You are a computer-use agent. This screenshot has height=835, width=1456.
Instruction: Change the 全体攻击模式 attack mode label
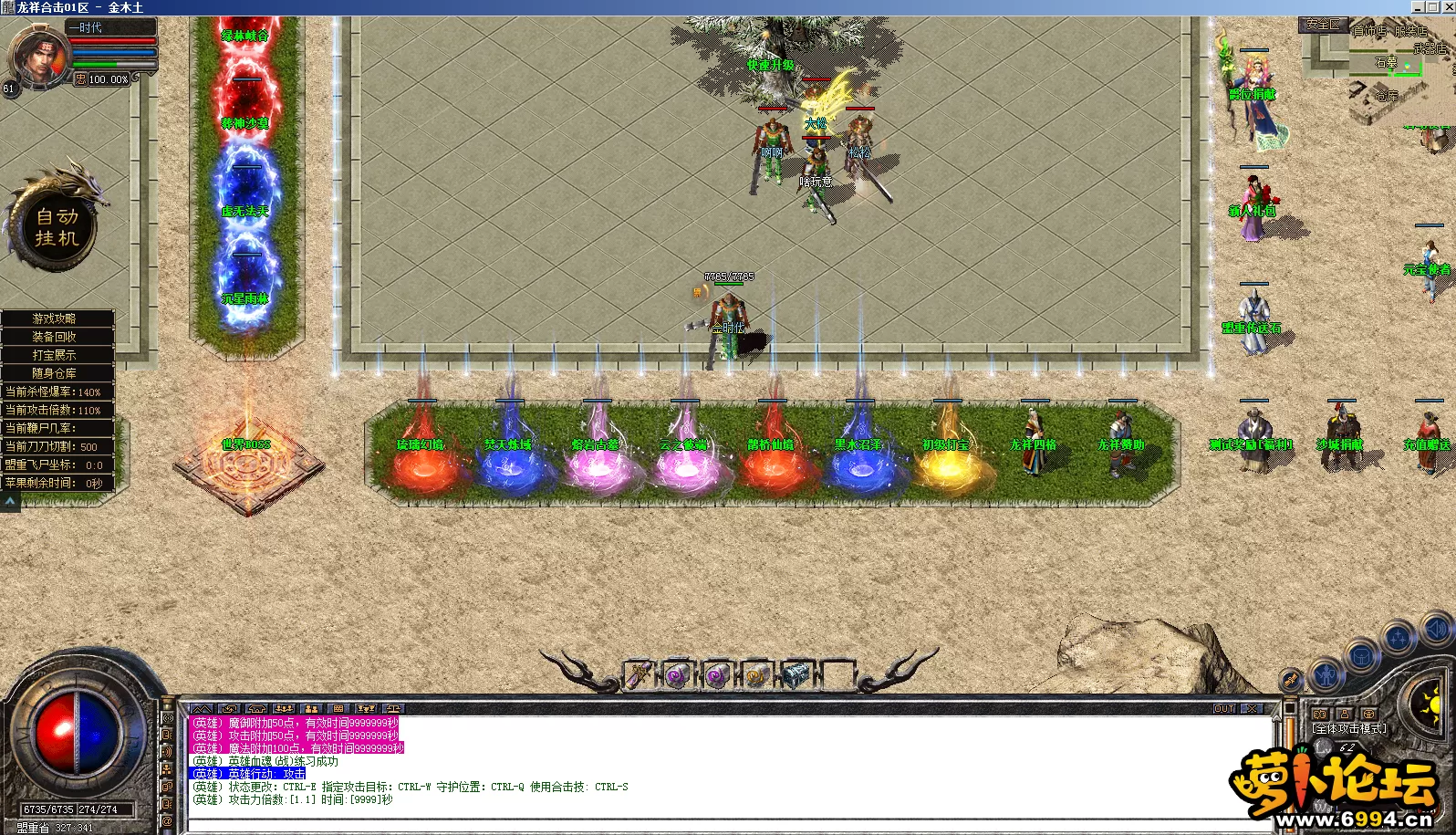(1349, 728)
